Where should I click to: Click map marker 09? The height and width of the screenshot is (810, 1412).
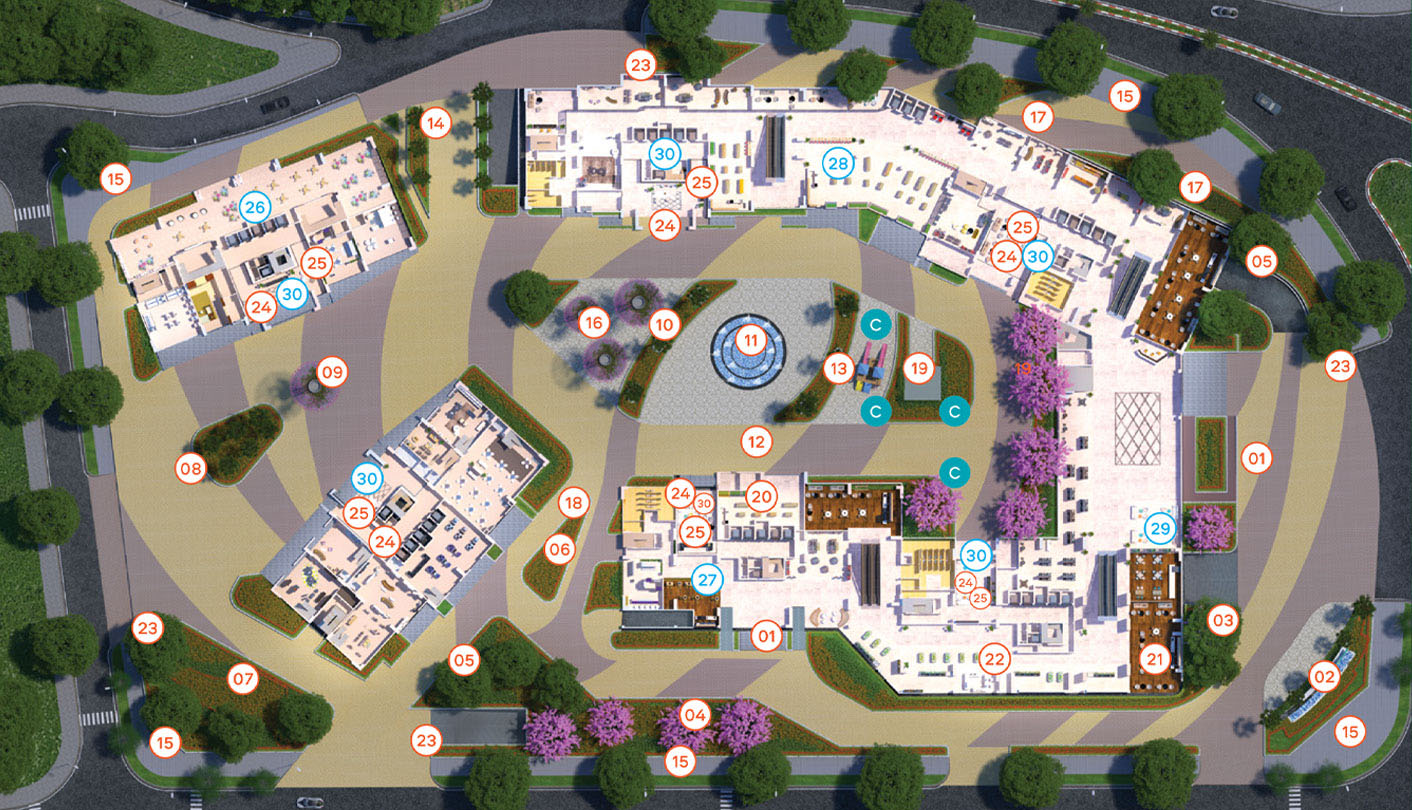[332, 373]
